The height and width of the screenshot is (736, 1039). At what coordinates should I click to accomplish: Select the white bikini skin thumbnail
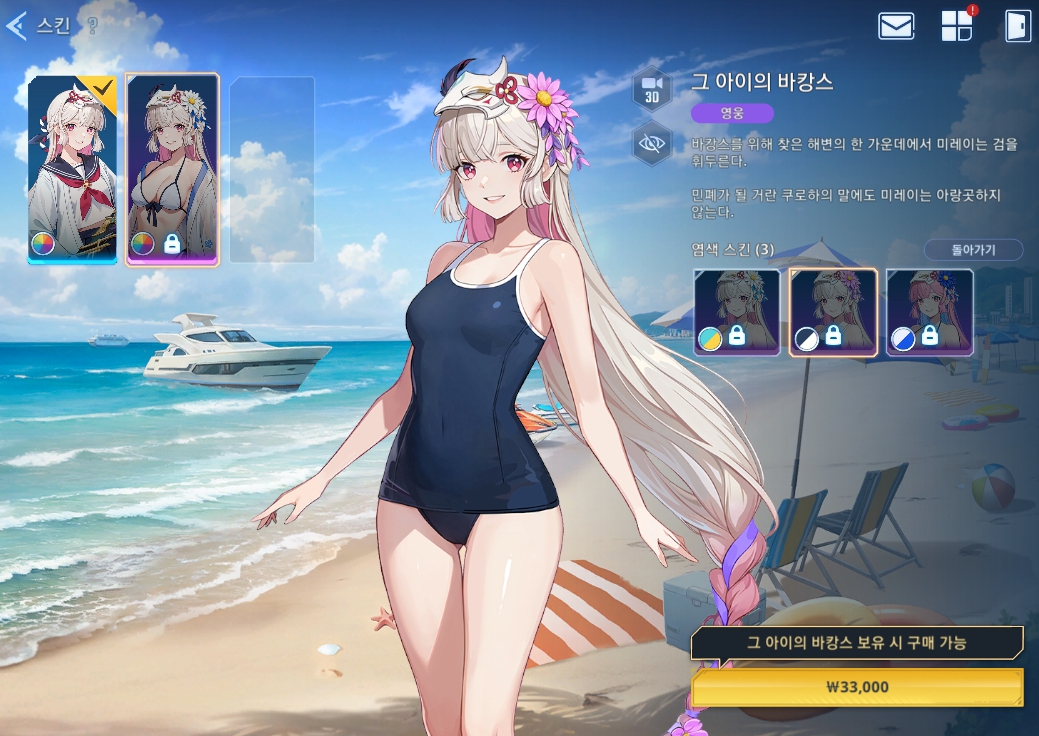point(172,169)
